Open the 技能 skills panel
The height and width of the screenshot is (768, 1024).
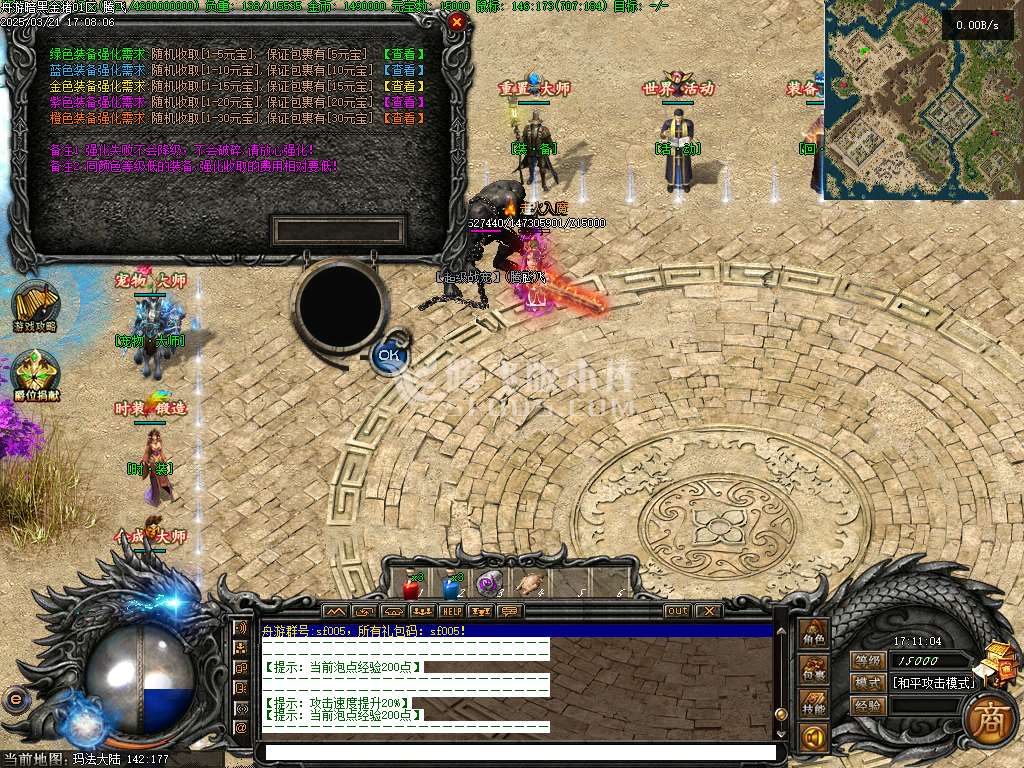[813, 708]
